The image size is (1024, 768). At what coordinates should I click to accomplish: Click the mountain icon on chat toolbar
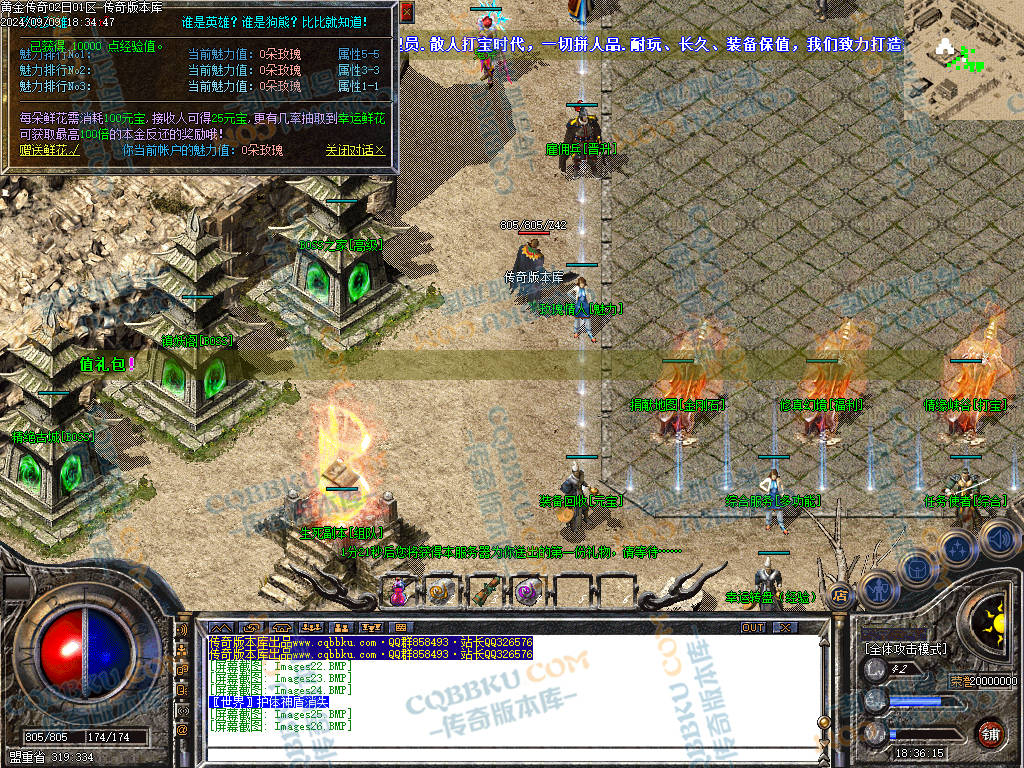click(x=218, y=627)
